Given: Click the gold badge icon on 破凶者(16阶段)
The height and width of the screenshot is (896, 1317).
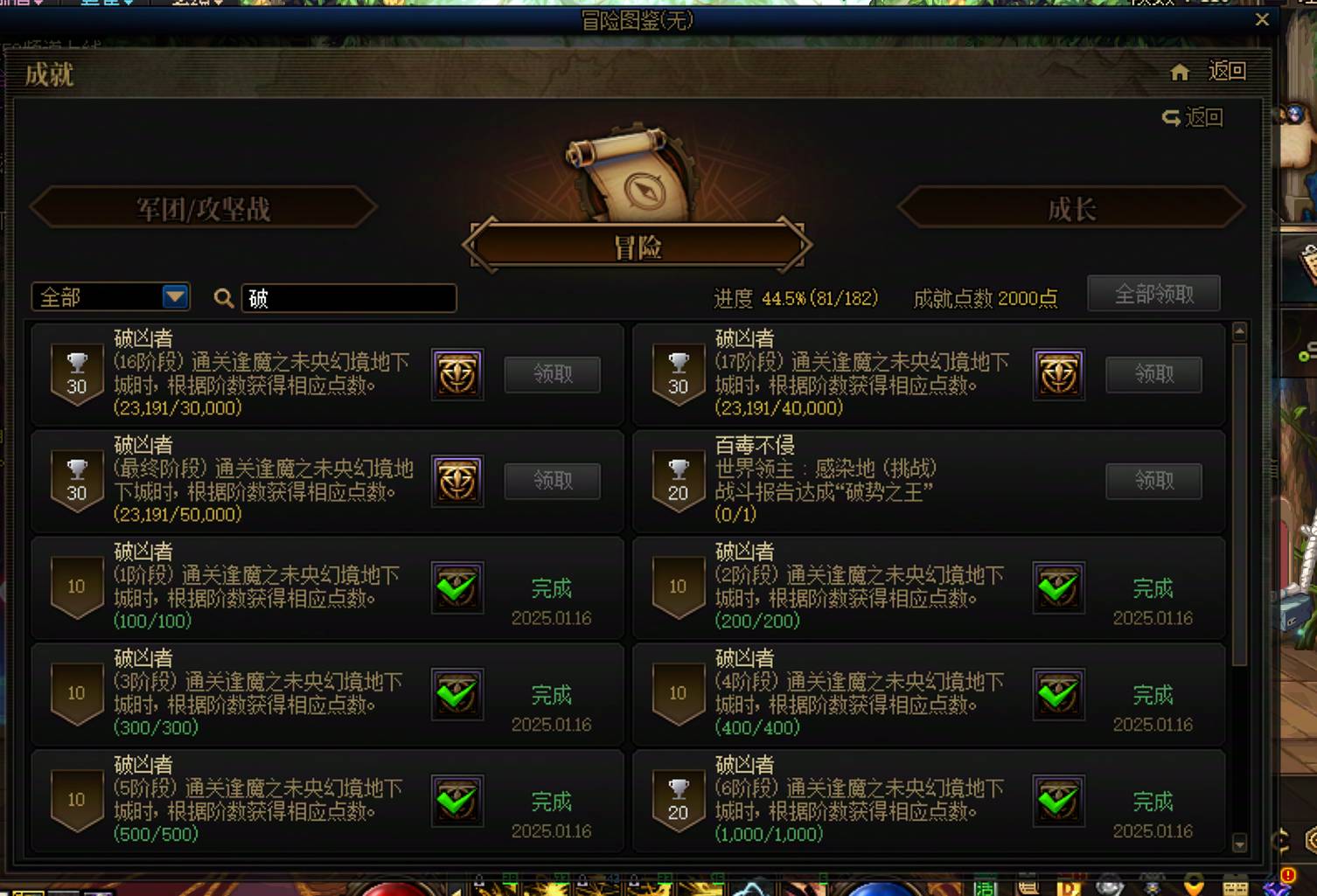Looking at the screenshot, I should (x=456, y=375).
